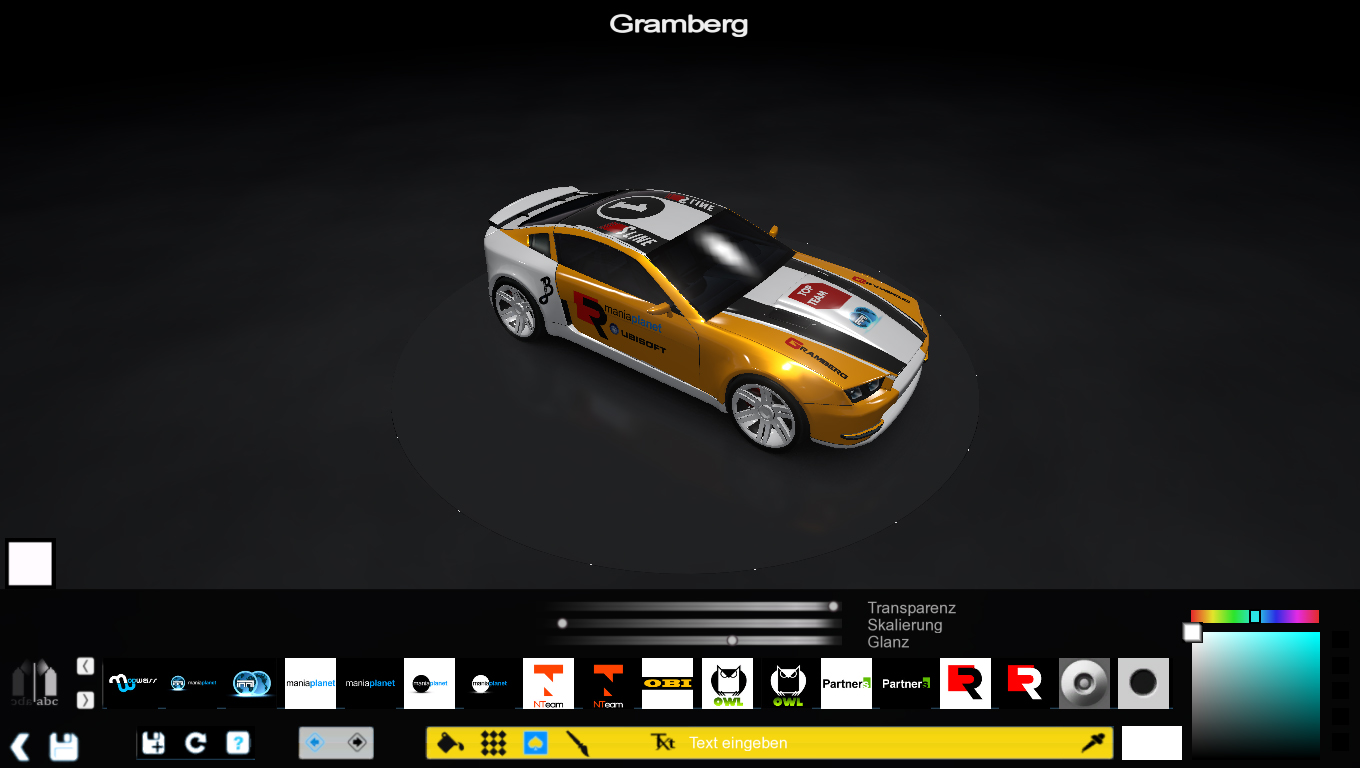Change hue on the rainbow color bar
The height and width of the screenshot is (768, 1360).
point(1254,616)
